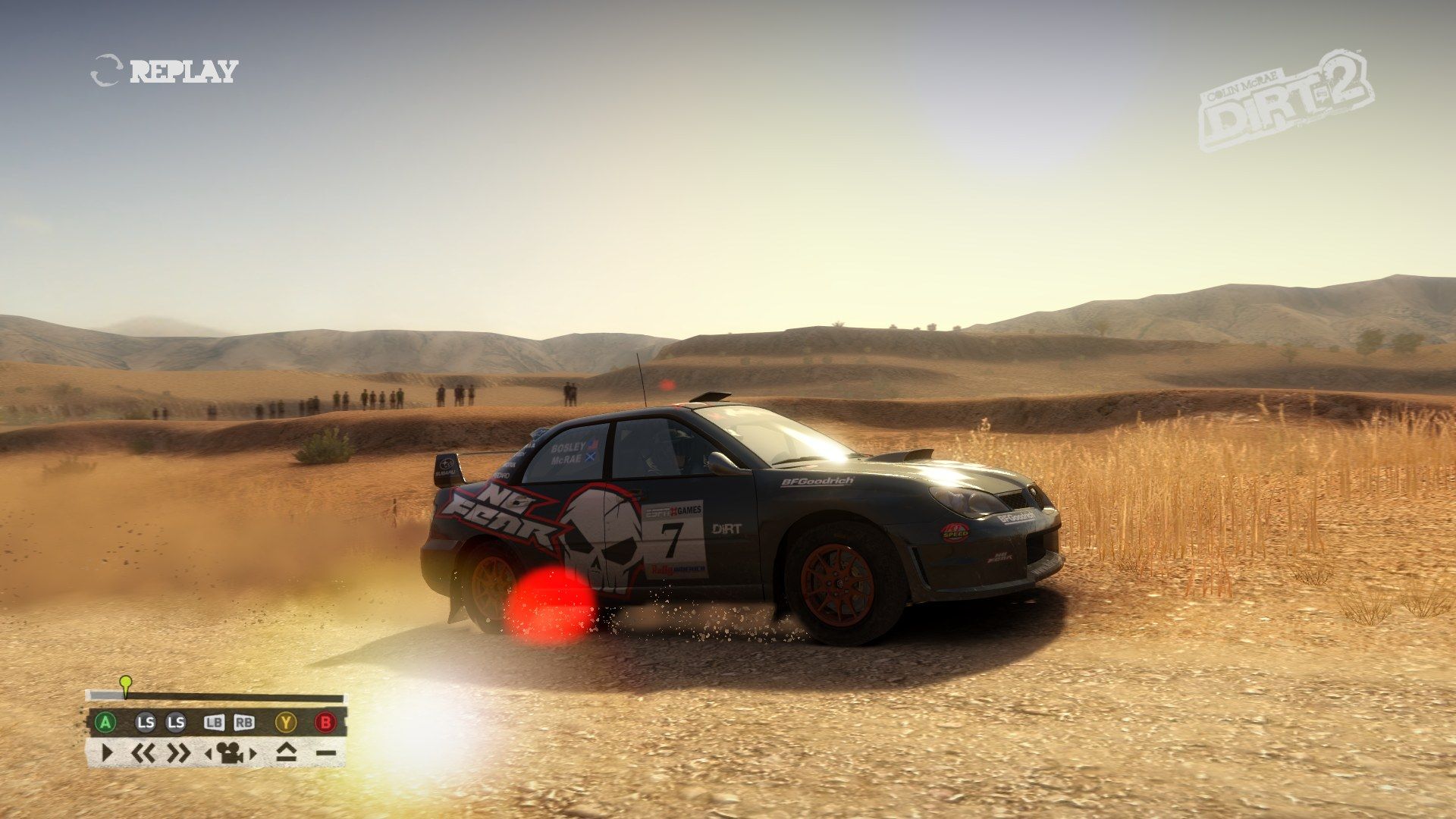Screen dimensions: 1456x819
Task: Seek to the middle of the replay progress bar
Action: tap(215, 696)
